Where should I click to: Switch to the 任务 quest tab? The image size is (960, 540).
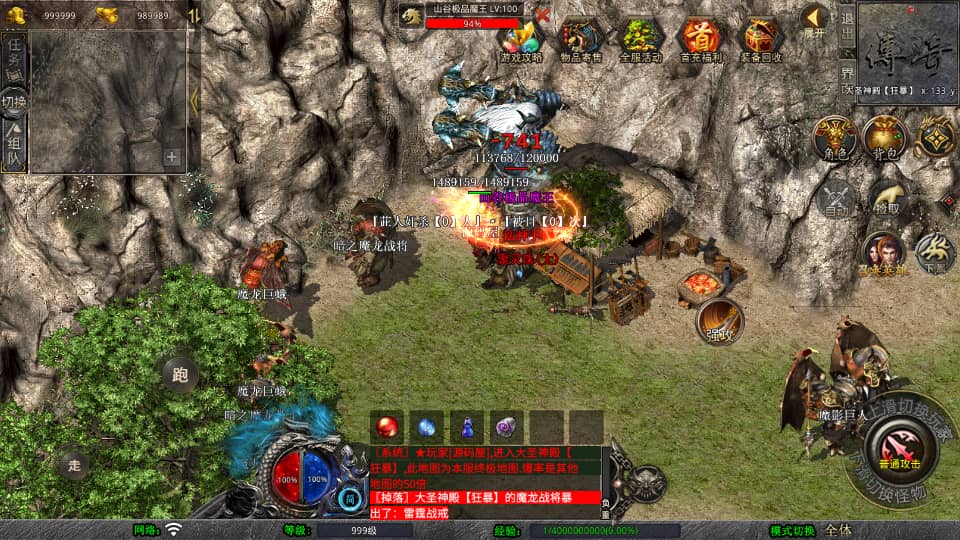pos(14,56)
